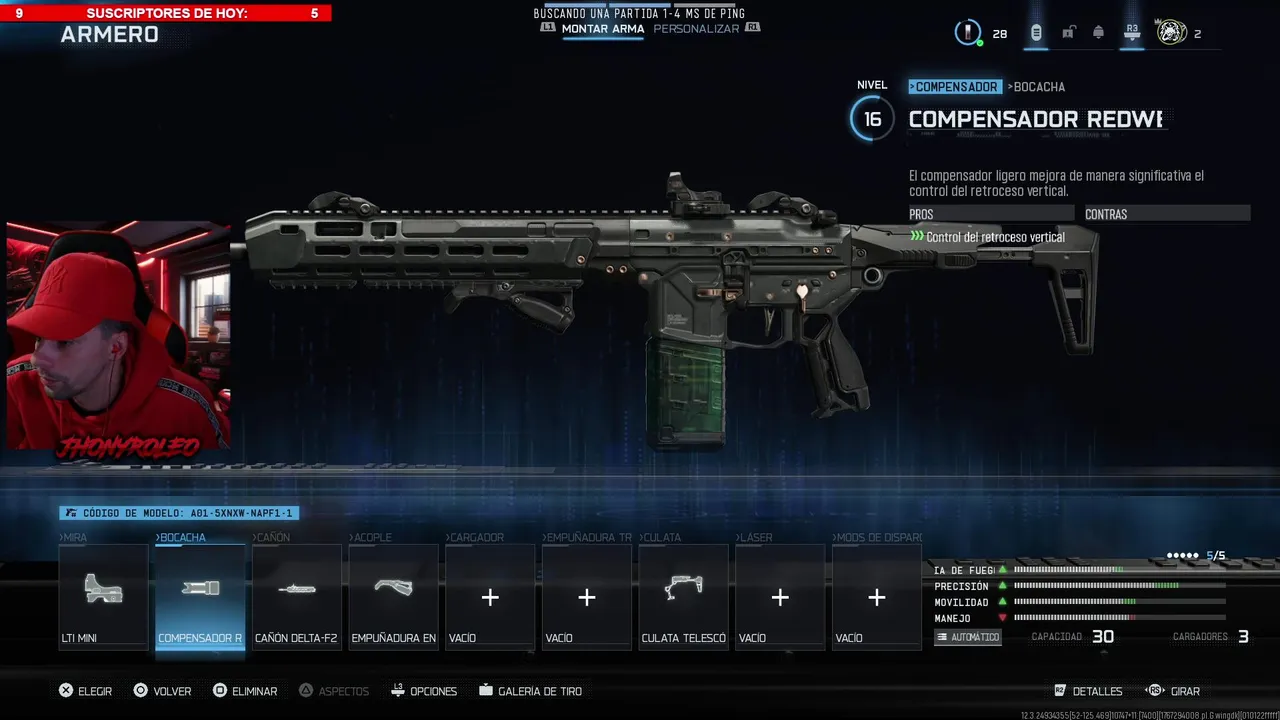
Task: Add an attachment to the empty Mods de Disparo slot
Action: coord(877,597)
